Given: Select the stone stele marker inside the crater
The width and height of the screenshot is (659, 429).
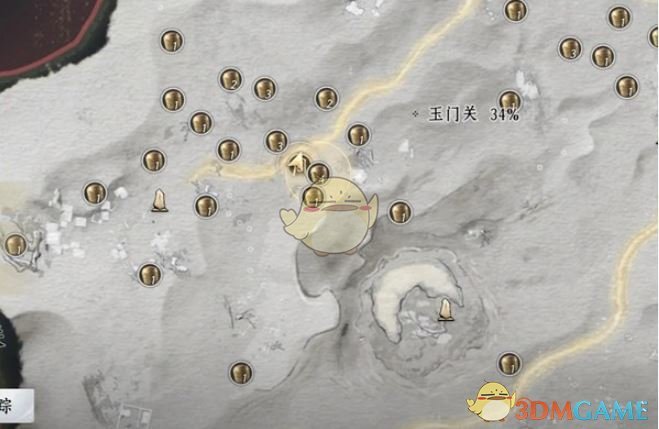Looking at the screenshot, I should (445, 311).
